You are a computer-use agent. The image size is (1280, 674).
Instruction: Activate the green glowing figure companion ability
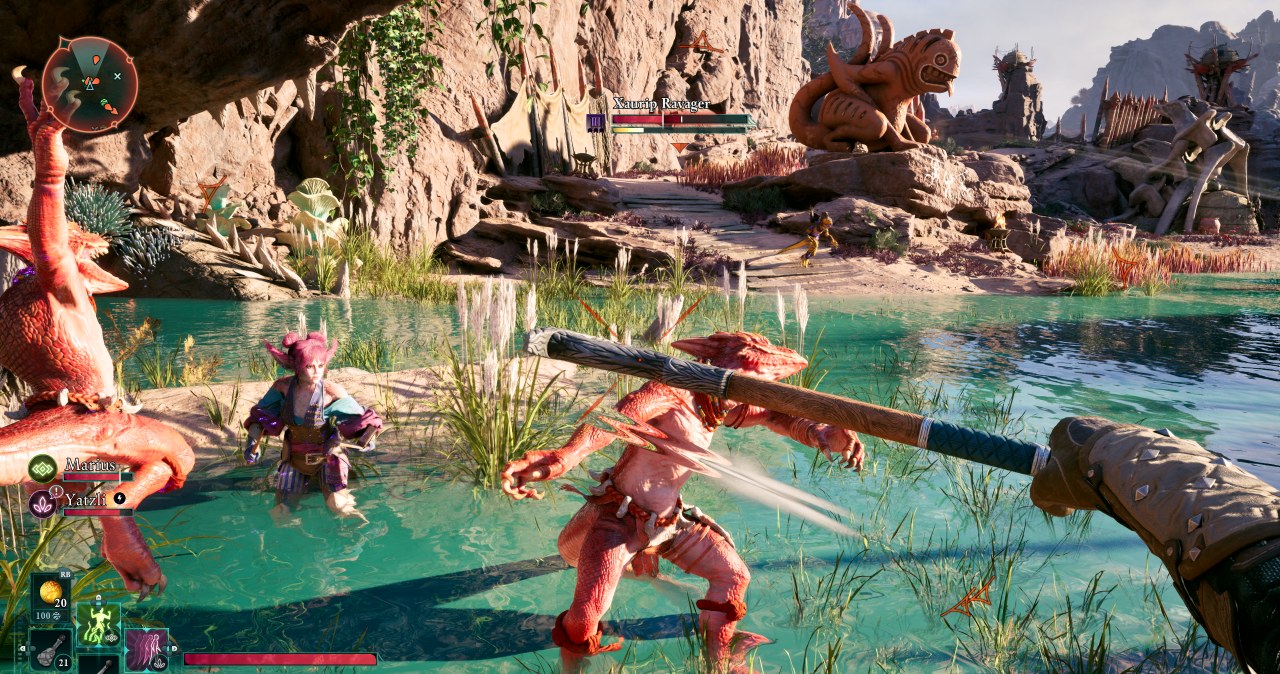98,624
